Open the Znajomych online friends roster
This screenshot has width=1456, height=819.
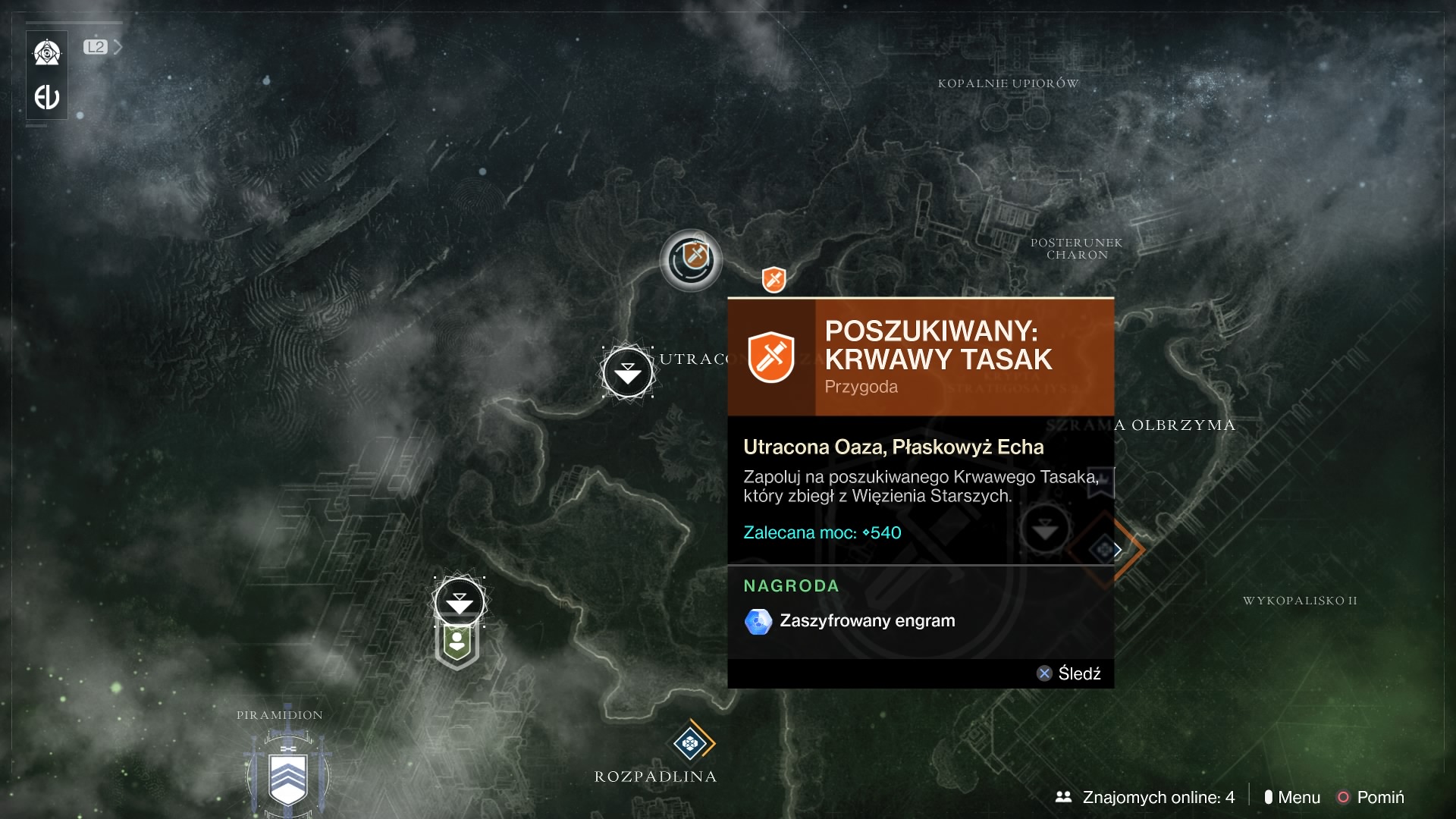1145,797
